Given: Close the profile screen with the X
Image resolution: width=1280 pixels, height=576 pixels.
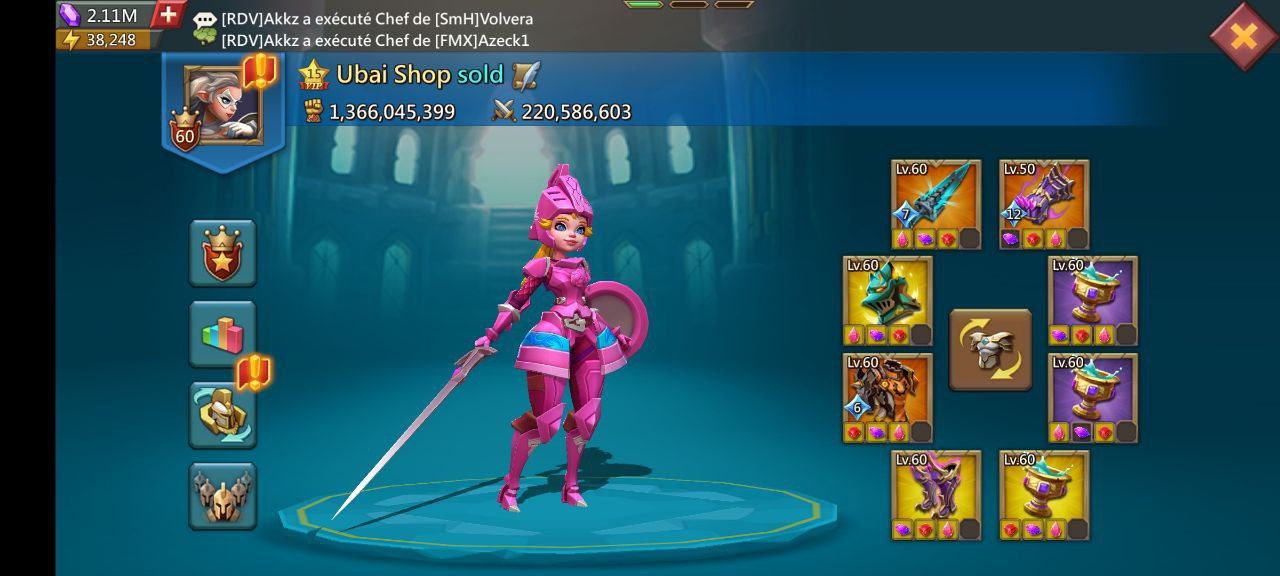Looking at the screenshot, I should click(1243, 37).
